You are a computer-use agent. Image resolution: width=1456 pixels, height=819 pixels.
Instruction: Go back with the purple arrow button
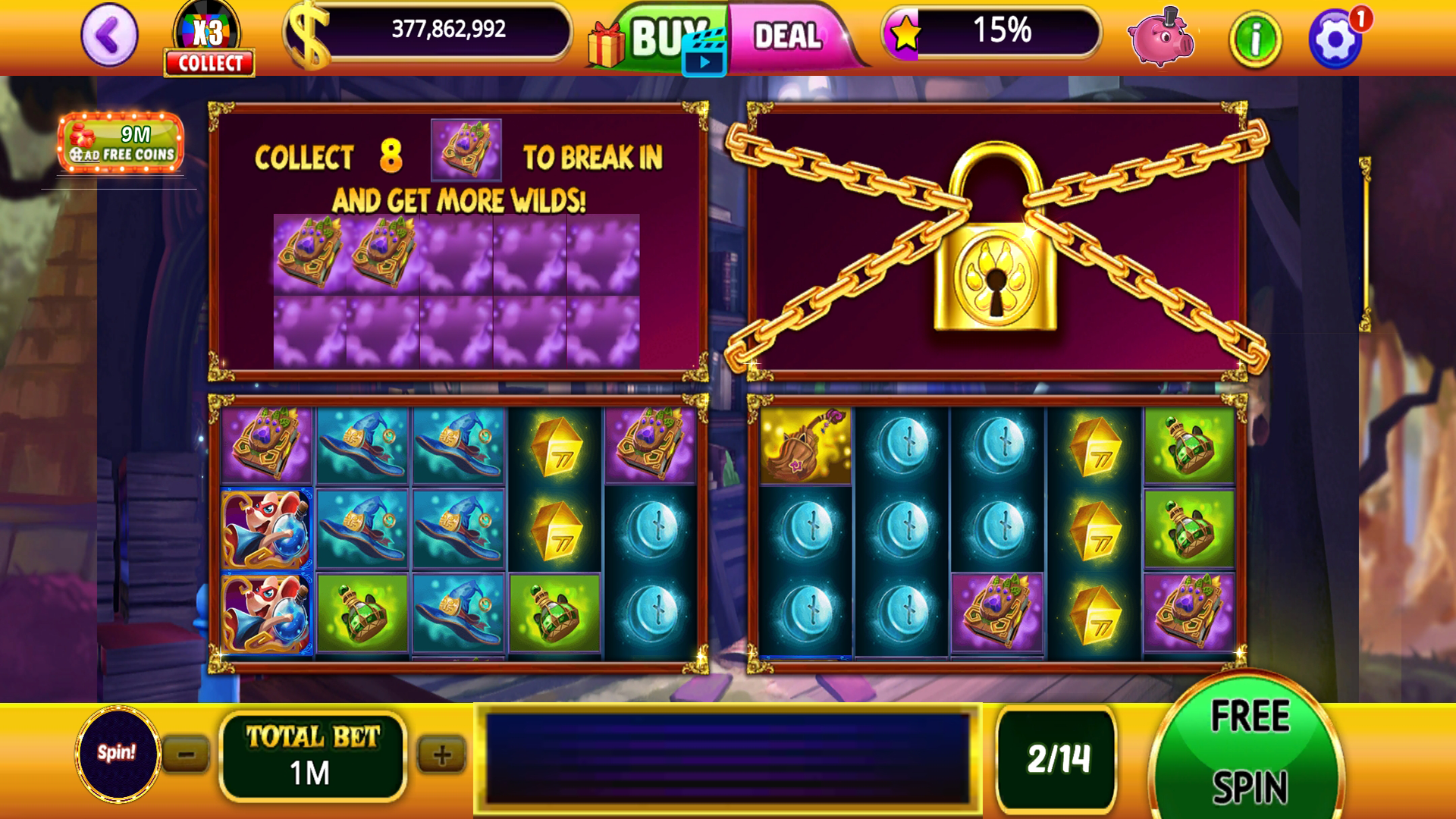point(109,36)
